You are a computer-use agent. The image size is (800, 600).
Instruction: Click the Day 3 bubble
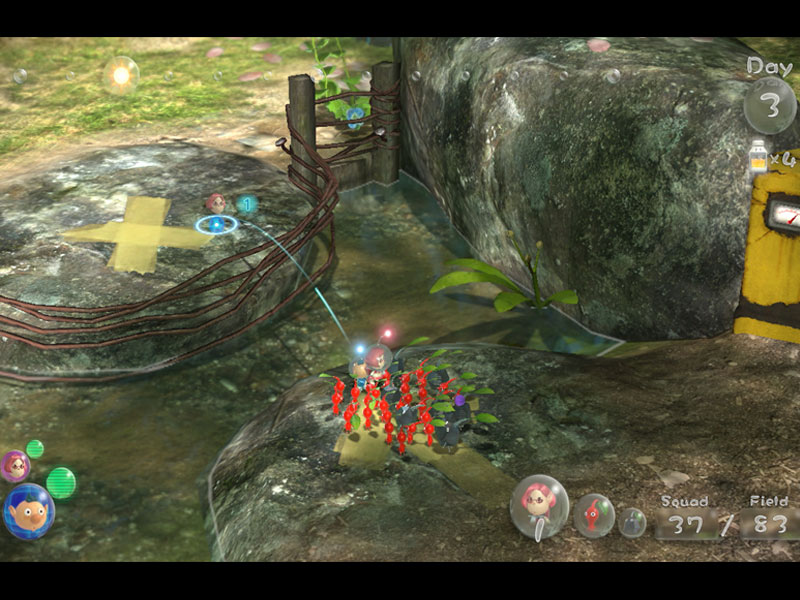pyautogui.click(x=769, y=104)
